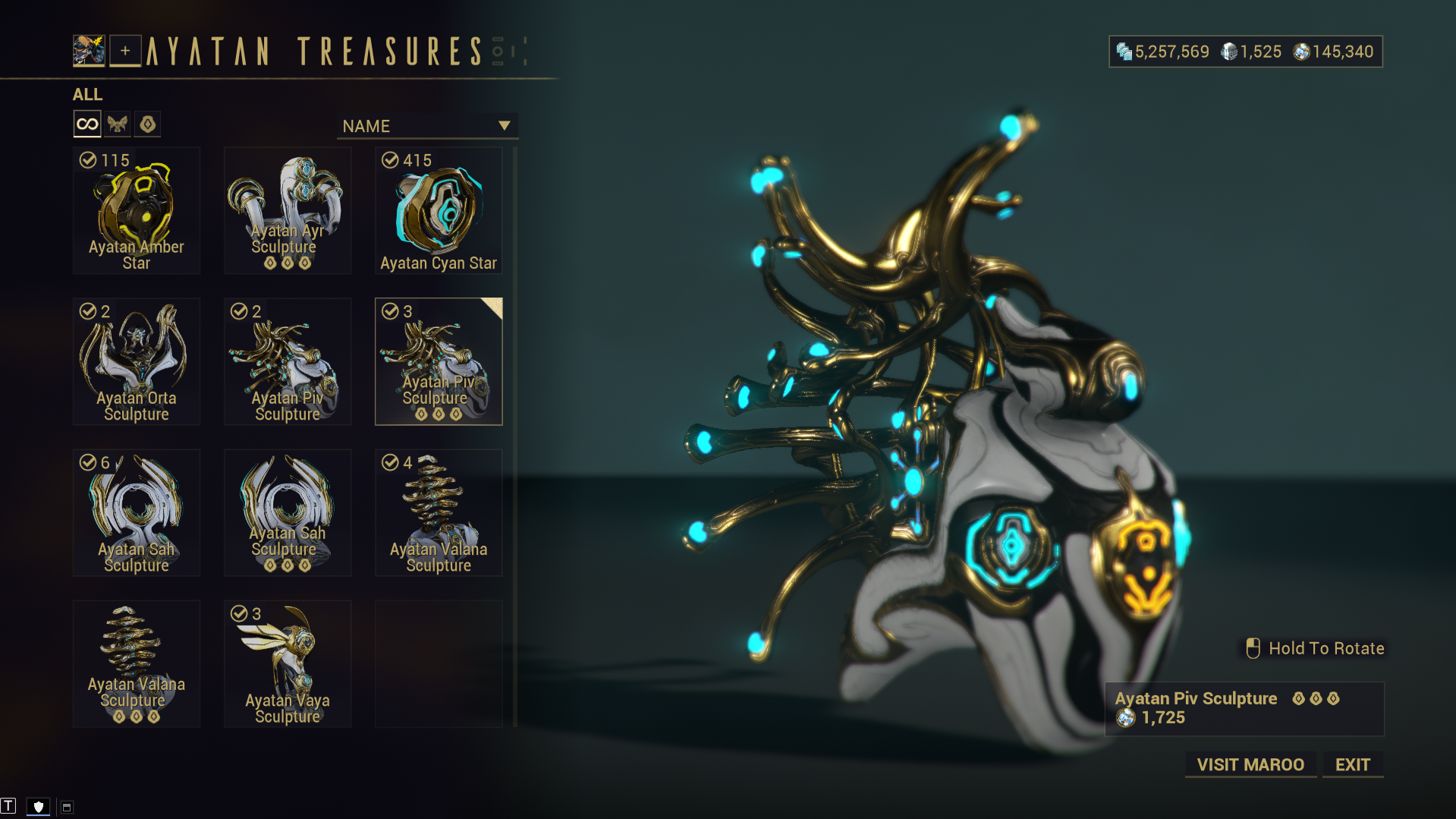Click the dropdown arrow beside NAME

coord(504,125)
